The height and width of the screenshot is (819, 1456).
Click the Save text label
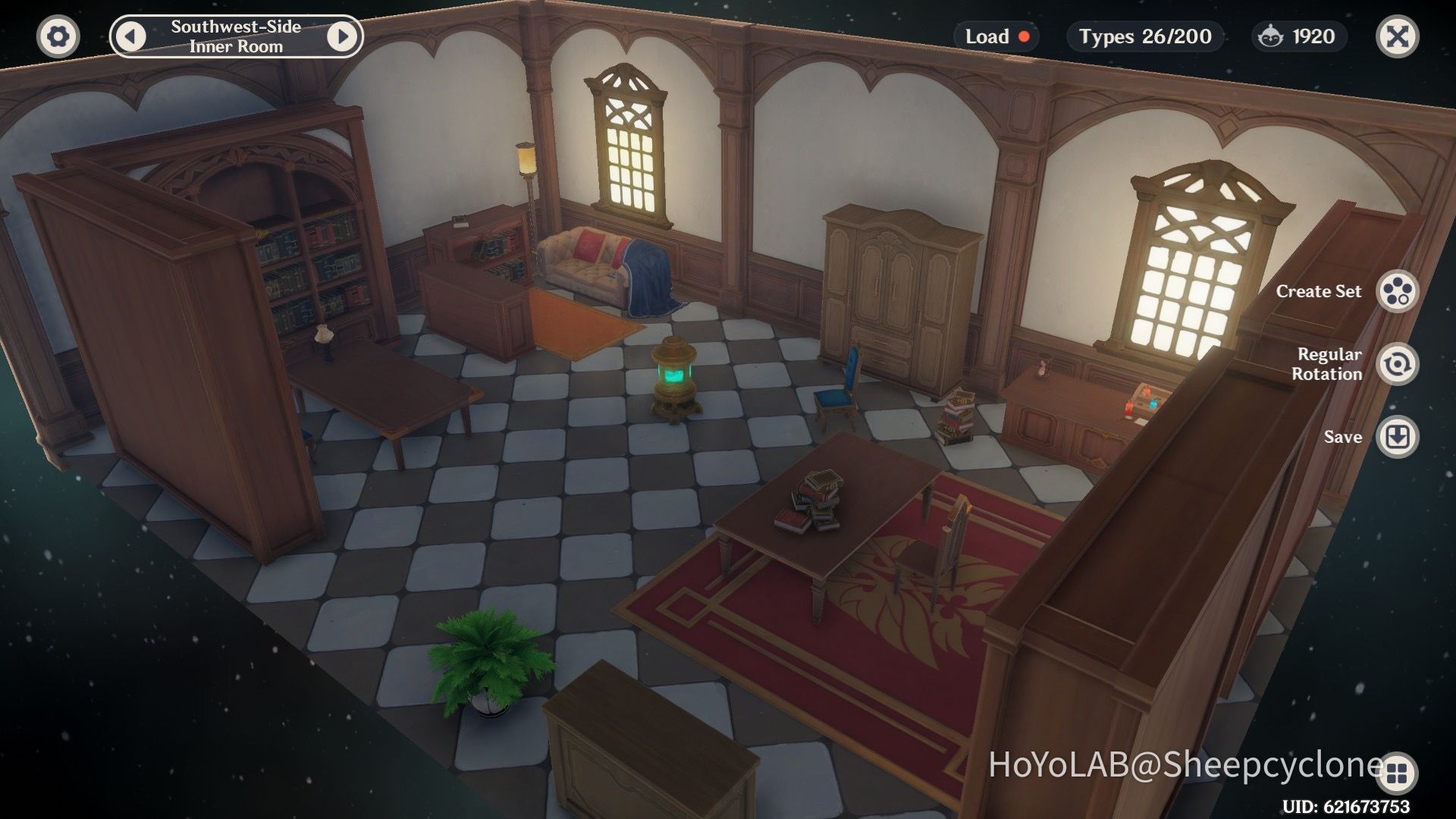[x=1343, y=437]
